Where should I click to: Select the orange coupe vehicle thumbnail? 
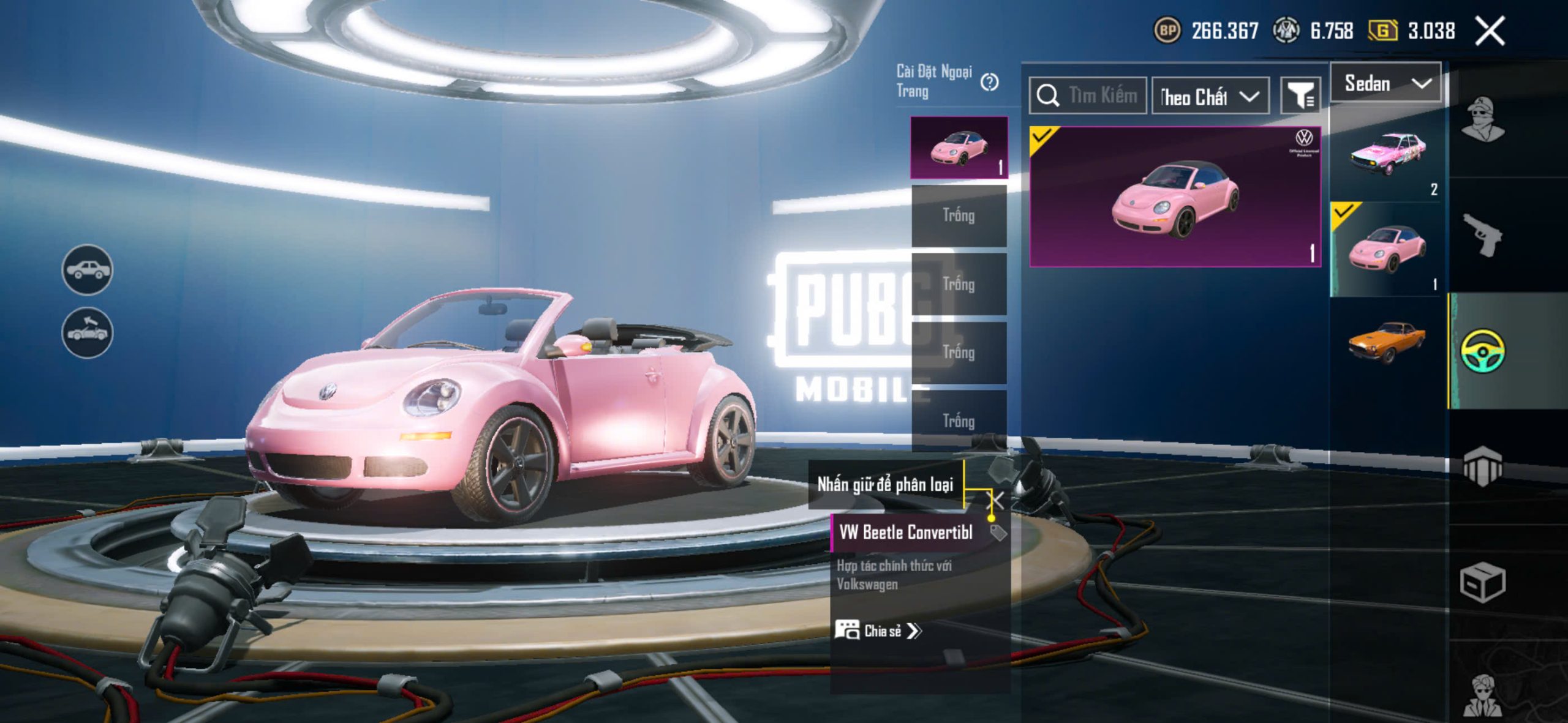tap(1387, 342)
